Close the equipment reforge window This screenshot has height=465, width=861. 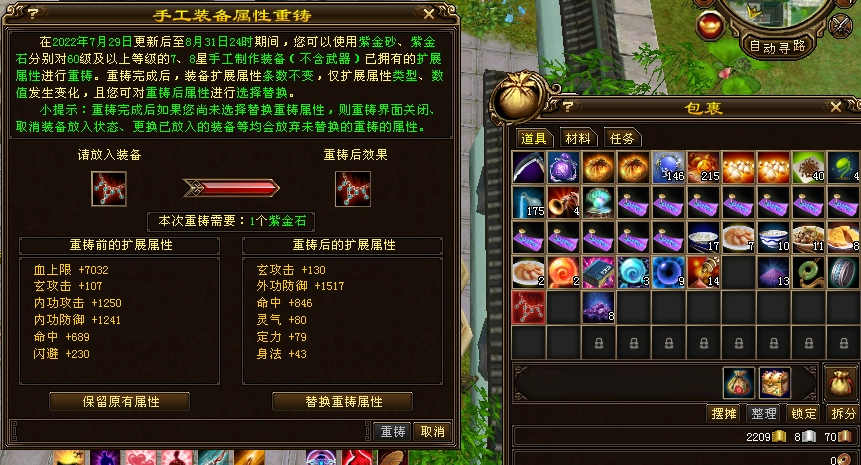pos(429,14)
